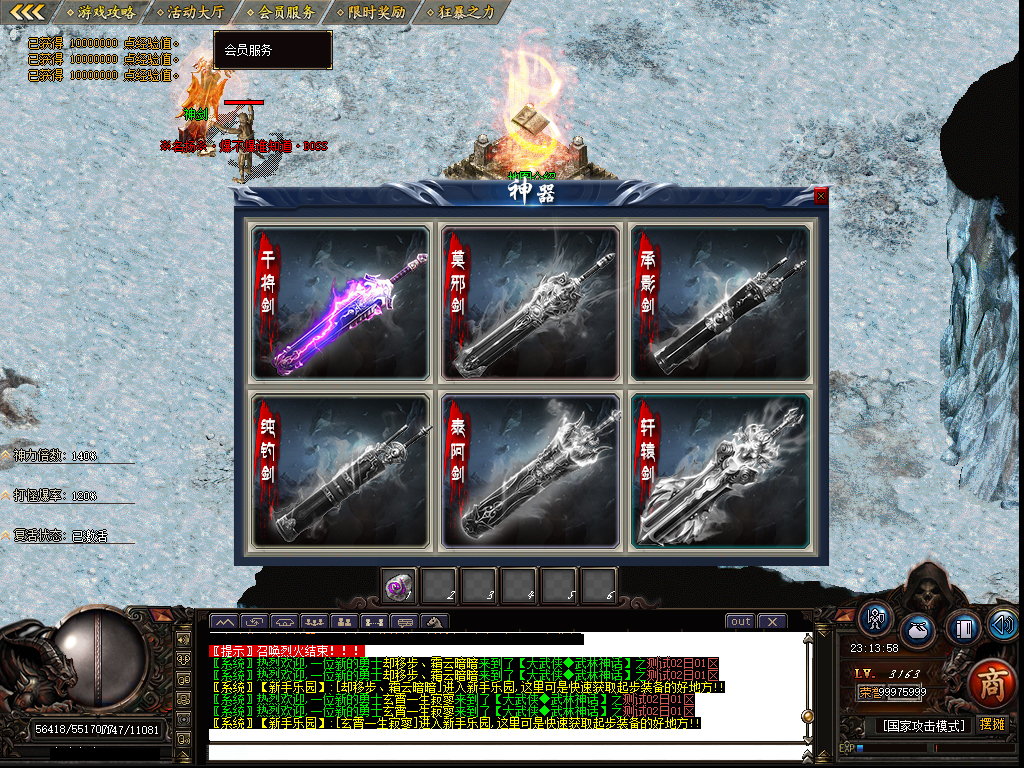Viewport: 1024px width, 768px height.
Task: Click the 摆摊 stall button
Action: (x=991, y=724)
